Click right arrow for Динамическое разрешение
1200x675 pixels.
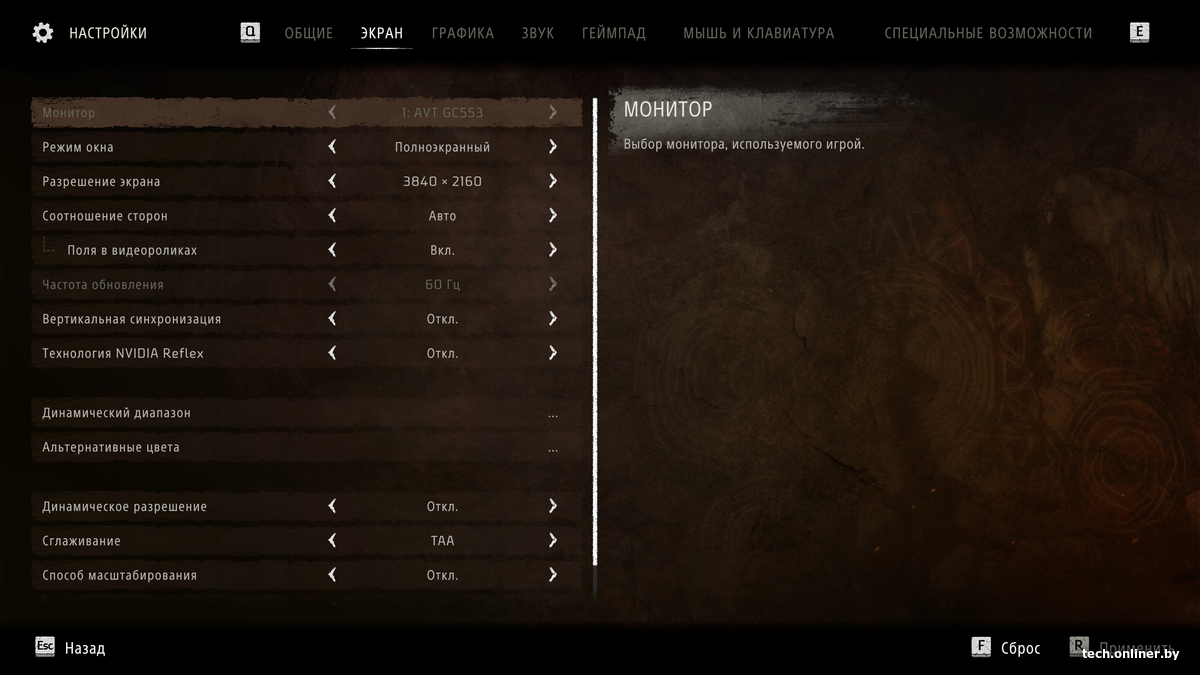553,506
